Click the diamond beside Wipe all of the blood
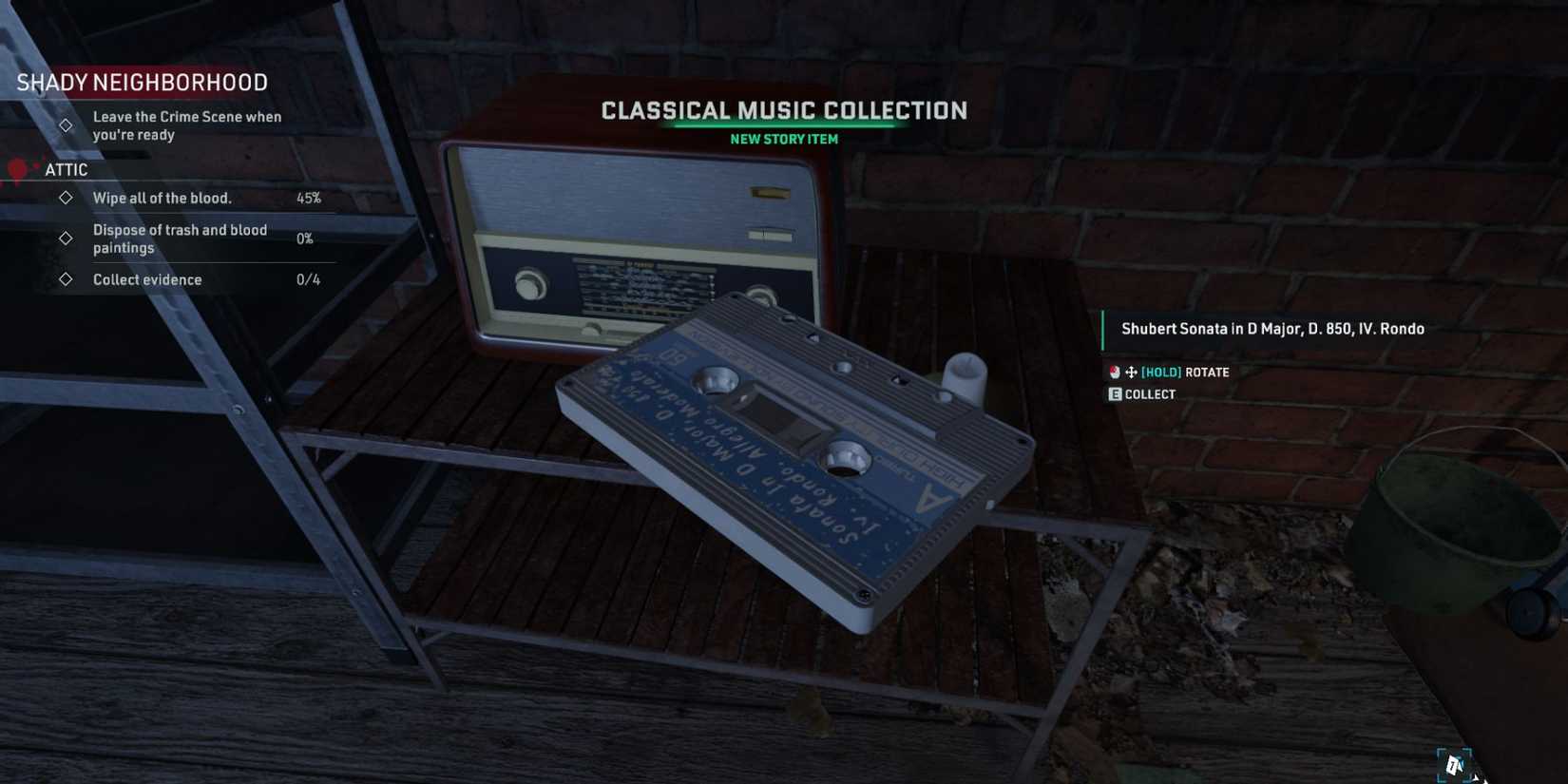 [65, 198]
